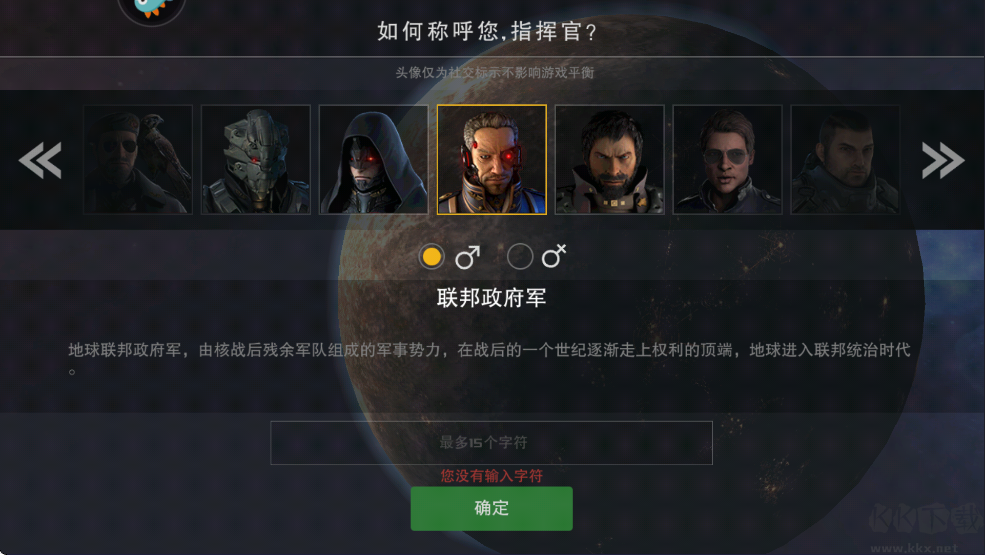The image size is (985, 555).
Task: Choose the dim rightmost short-haired soldier avatar
Action: click(x=845, y=160)
